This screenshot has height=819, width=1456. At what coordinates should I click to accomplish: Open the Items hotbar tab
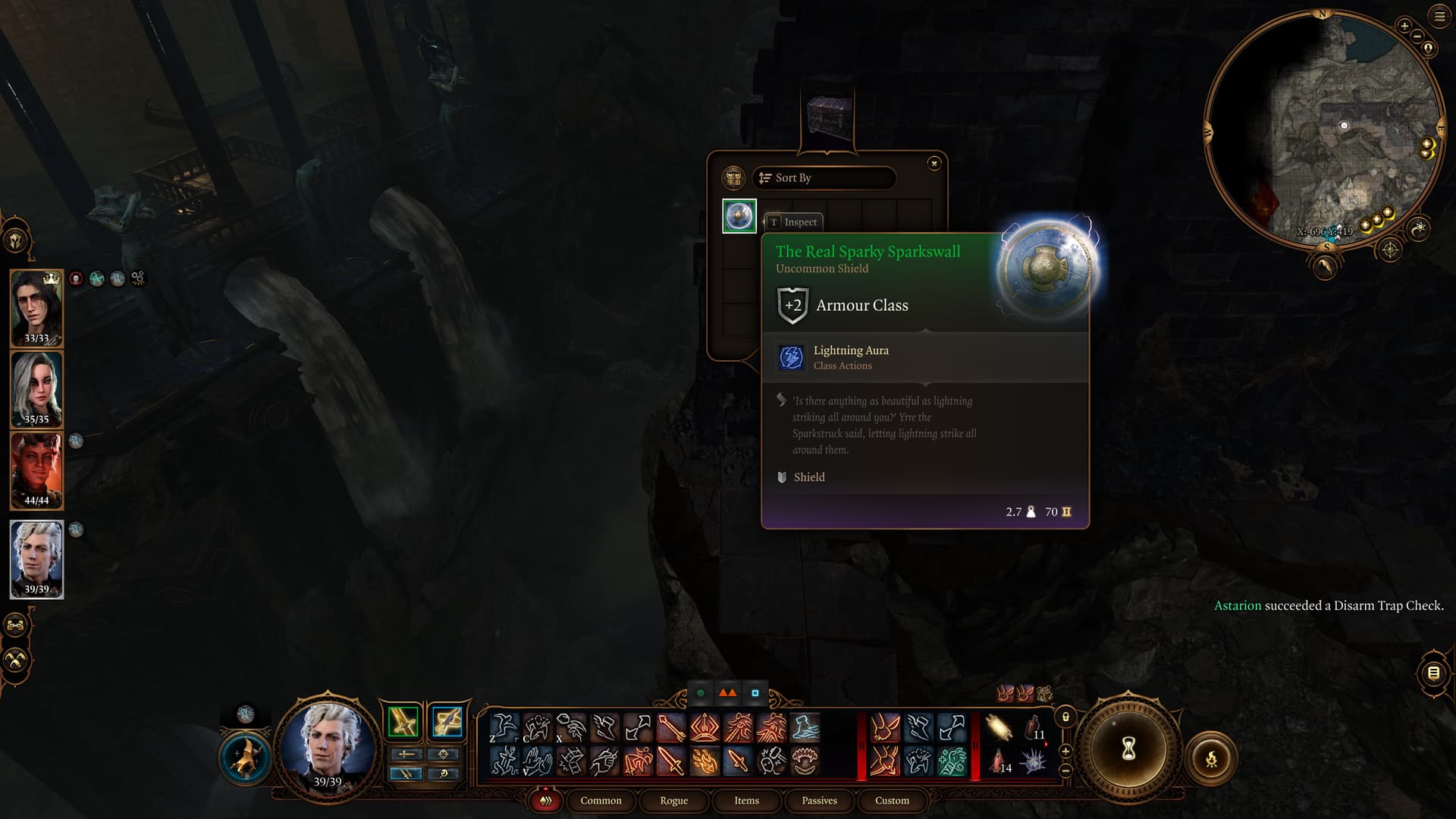click(x=746, y=801)
